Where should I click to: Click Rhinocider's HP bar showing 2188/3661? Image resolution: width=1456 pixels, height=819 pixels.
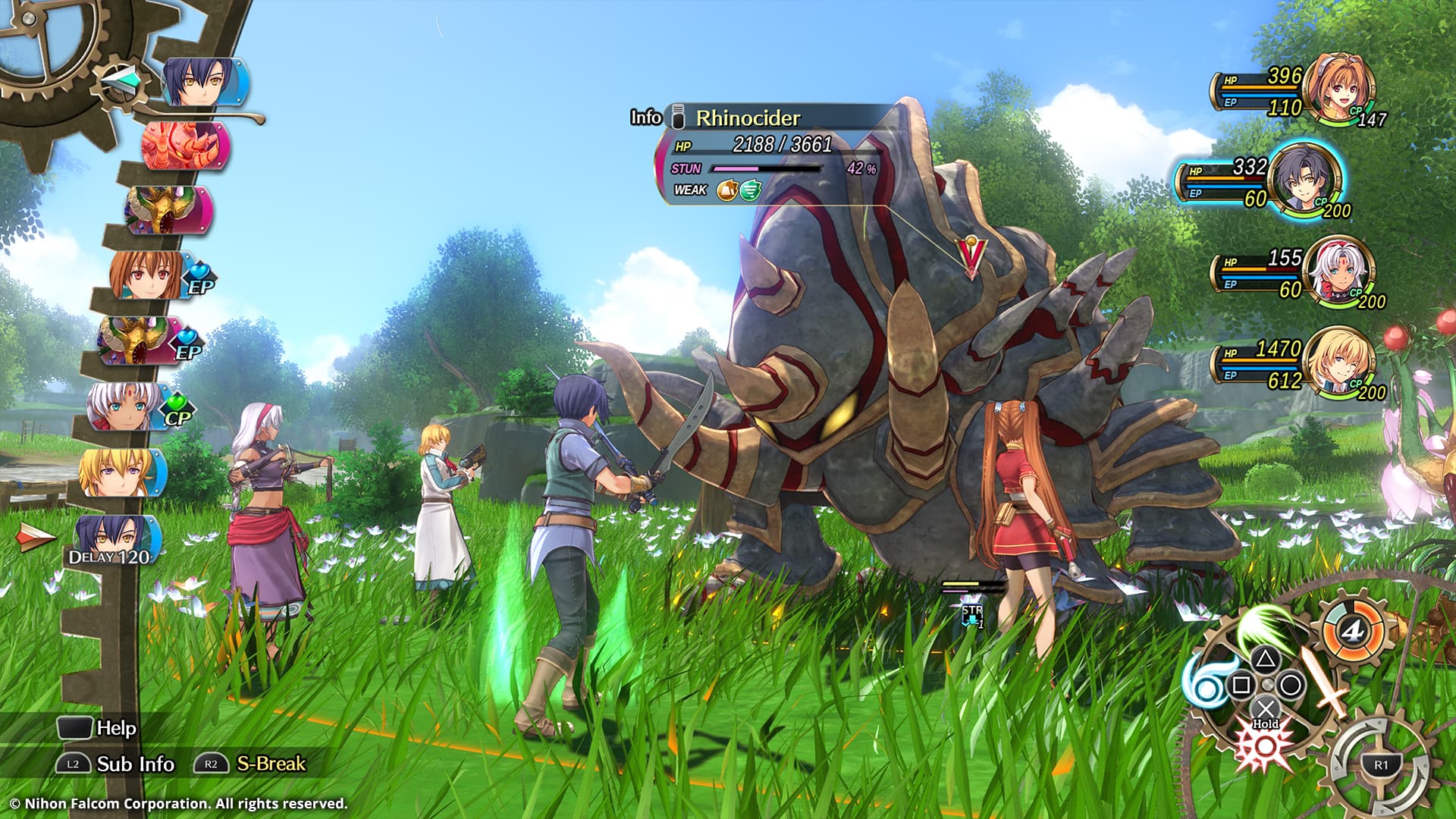(781, 143)
